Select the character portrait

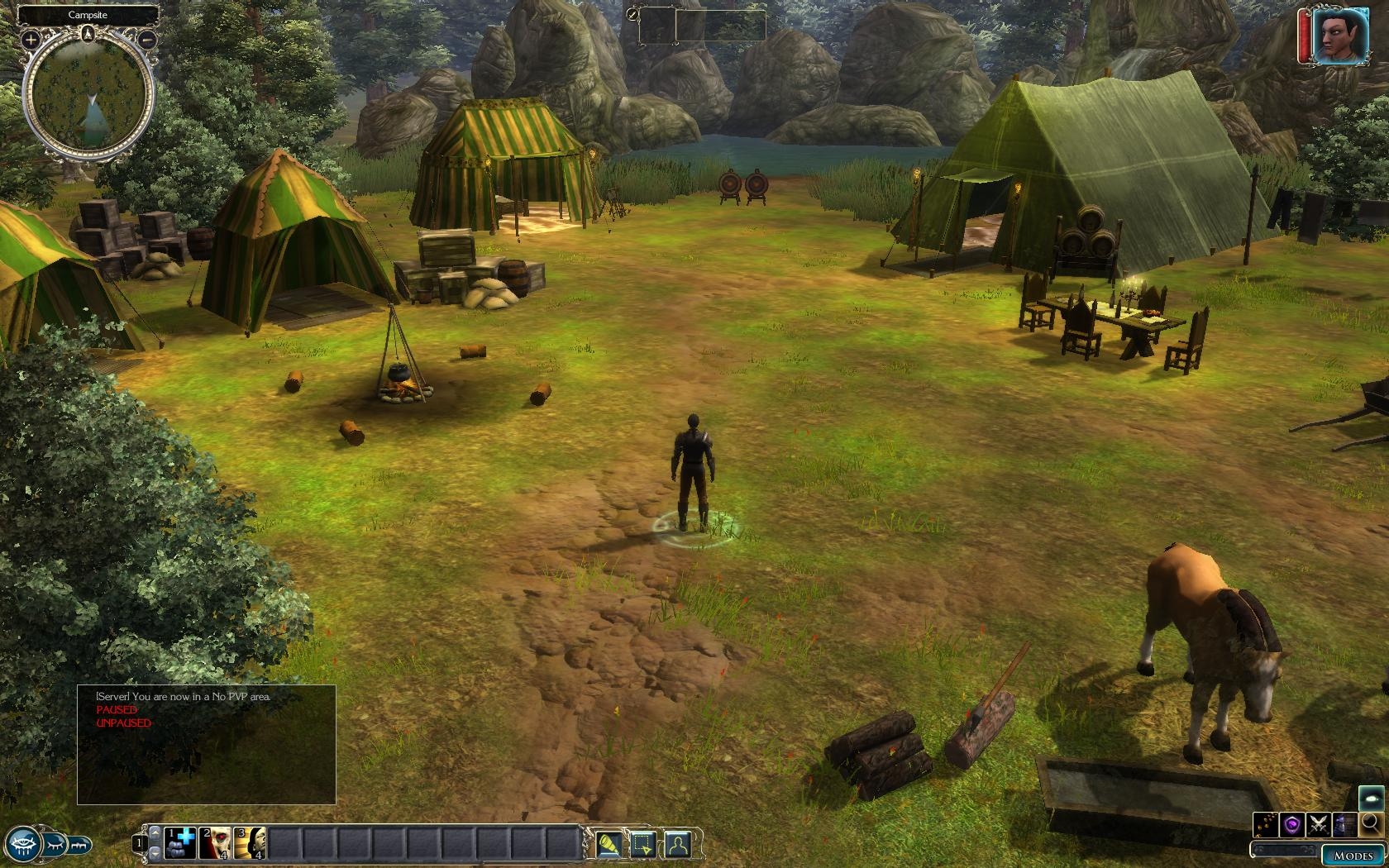coord(1339,36)
